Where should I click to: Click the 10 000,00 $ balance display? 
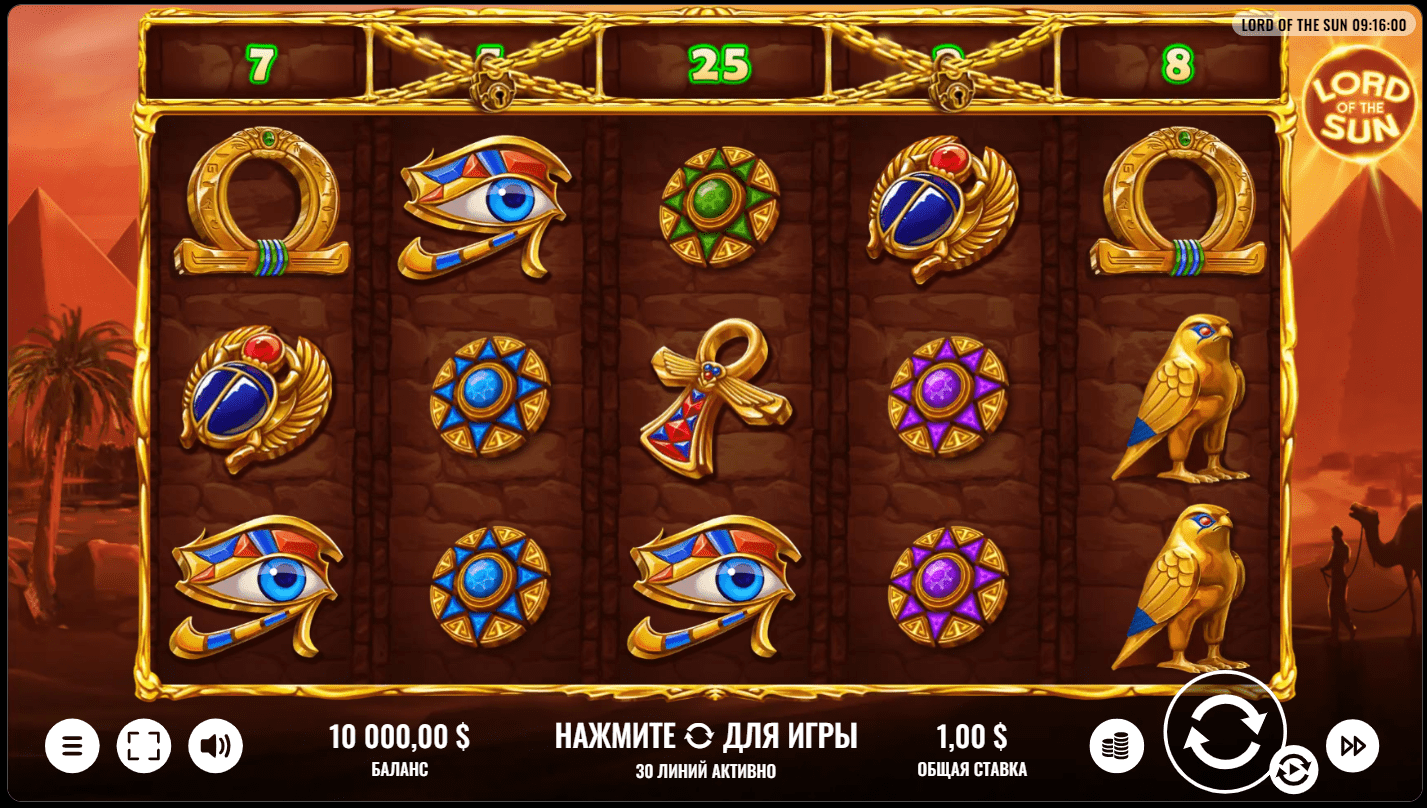click(402, 735)
